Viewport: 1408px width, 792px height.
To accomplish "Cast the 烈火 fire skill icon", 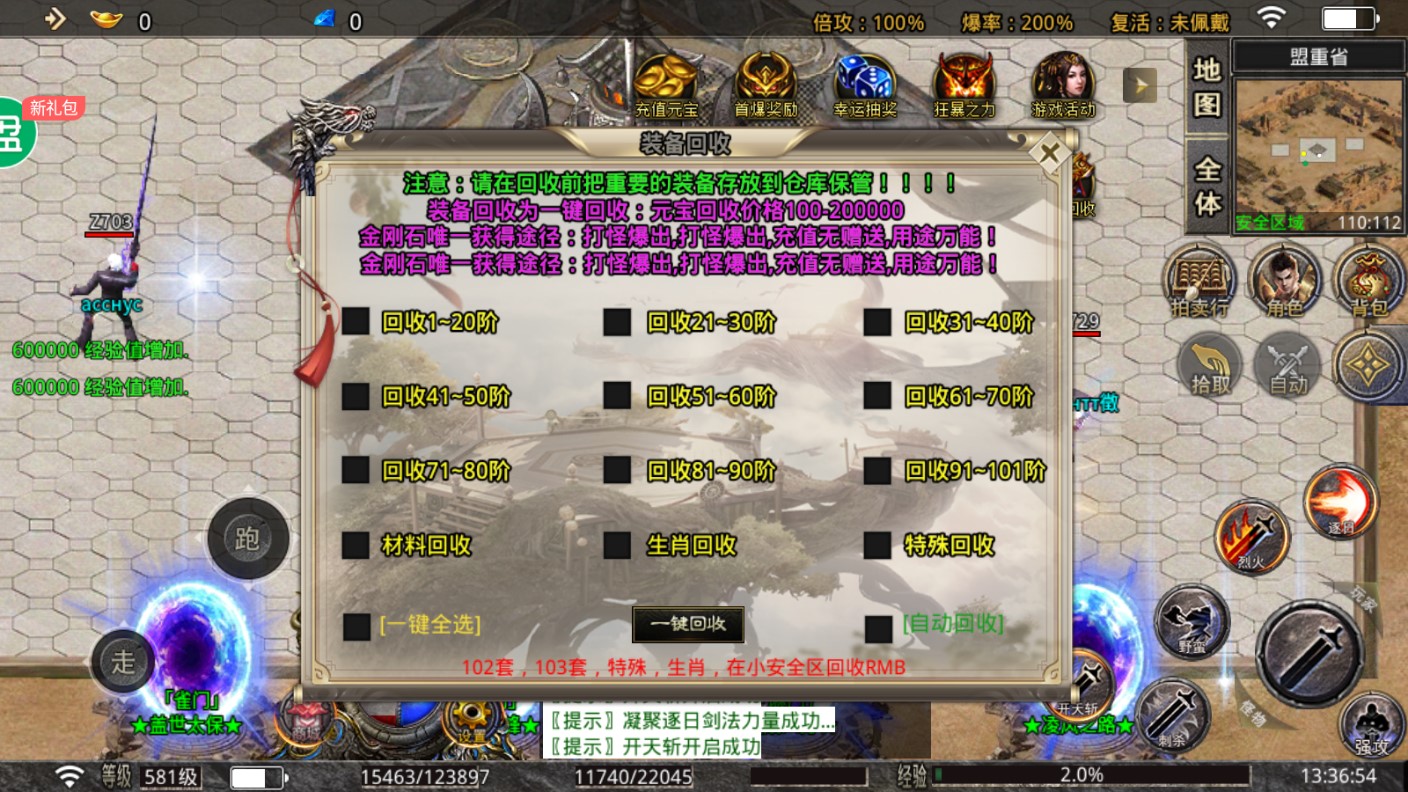I will pyautogui.click(x=1252, y=537).
